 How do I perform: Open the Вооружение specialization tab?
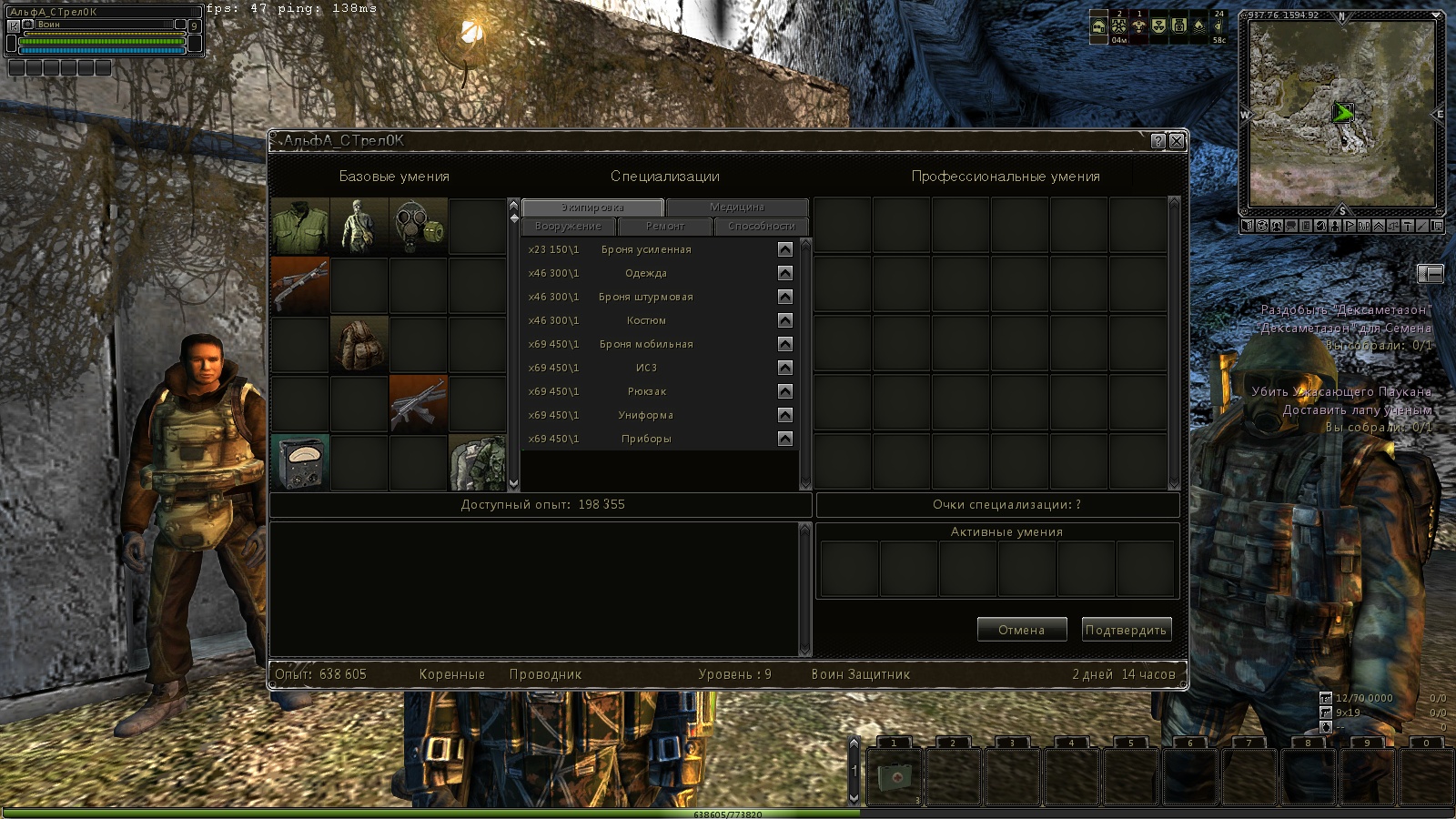[x=569, y=226]
